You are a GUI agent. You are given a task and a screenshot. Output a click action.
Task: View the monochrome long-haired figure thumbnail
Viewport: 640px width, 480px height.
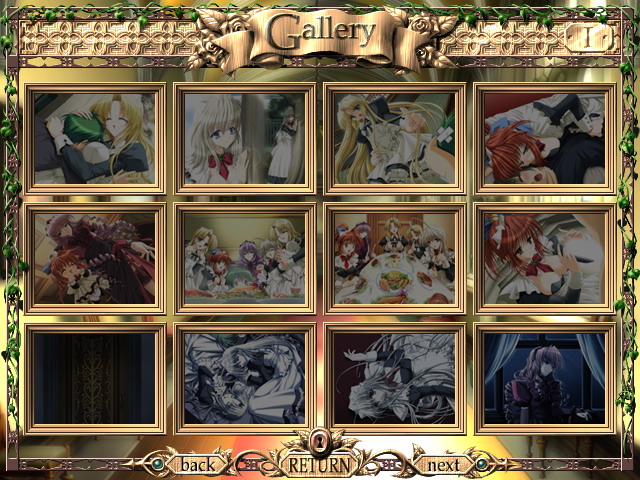point(395,378)
